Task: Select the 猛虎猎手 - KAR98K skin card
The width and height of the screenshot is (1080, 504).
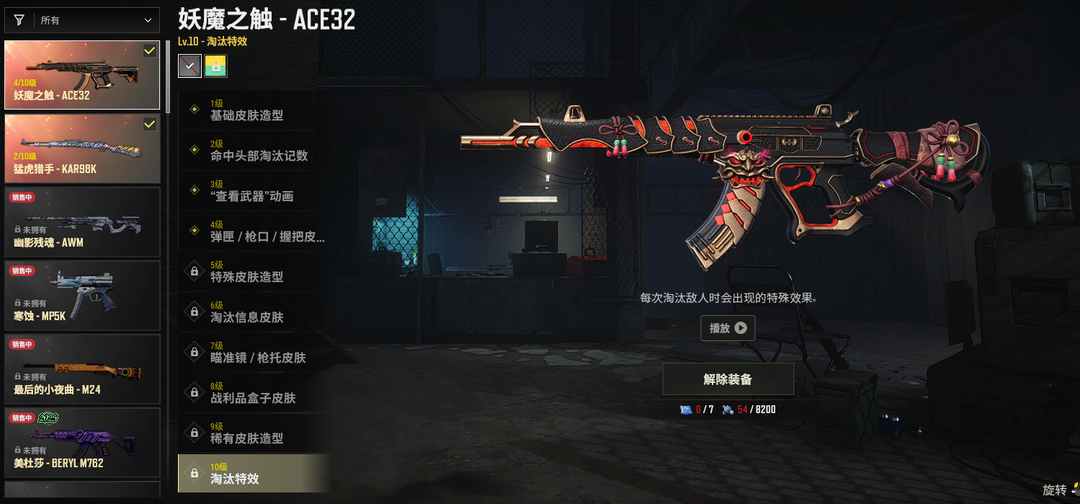Action: coord(82,148)
